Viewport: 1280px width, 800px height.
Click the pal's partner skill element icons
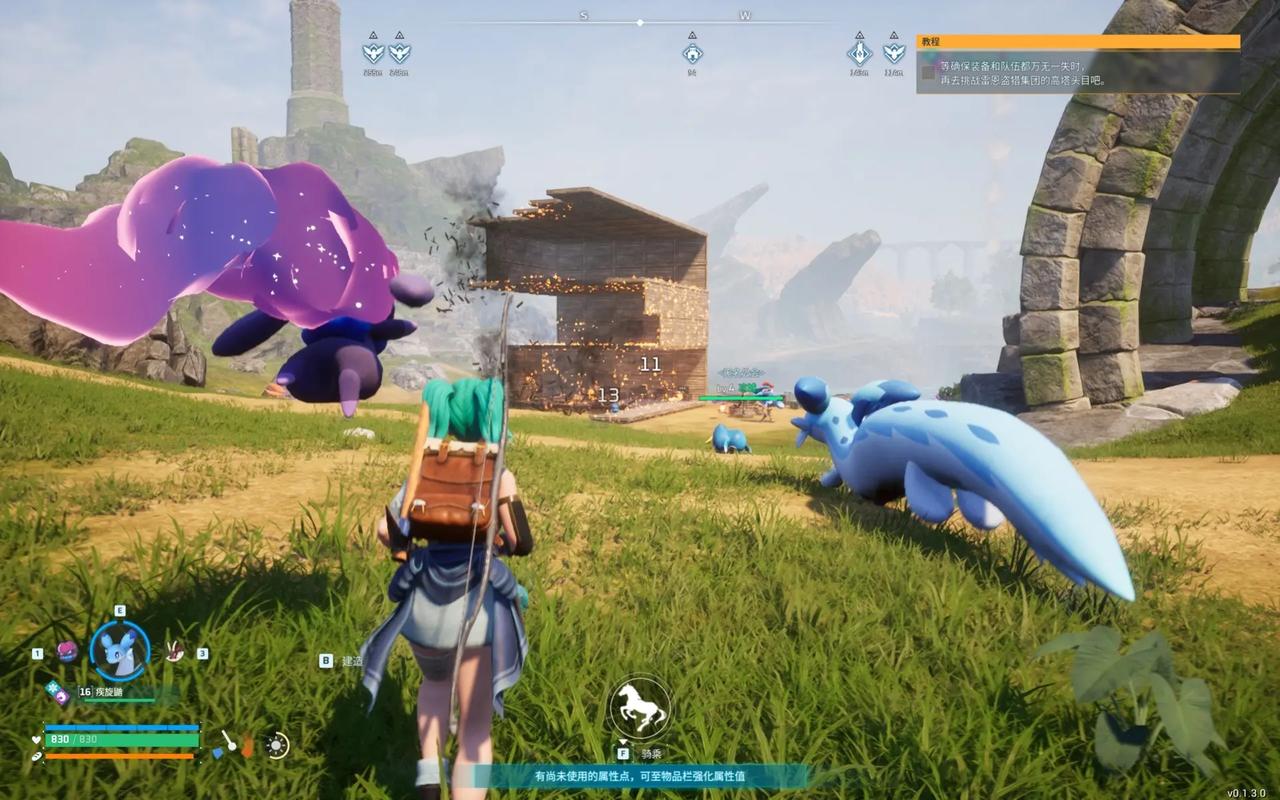click(x=56, y=691)
